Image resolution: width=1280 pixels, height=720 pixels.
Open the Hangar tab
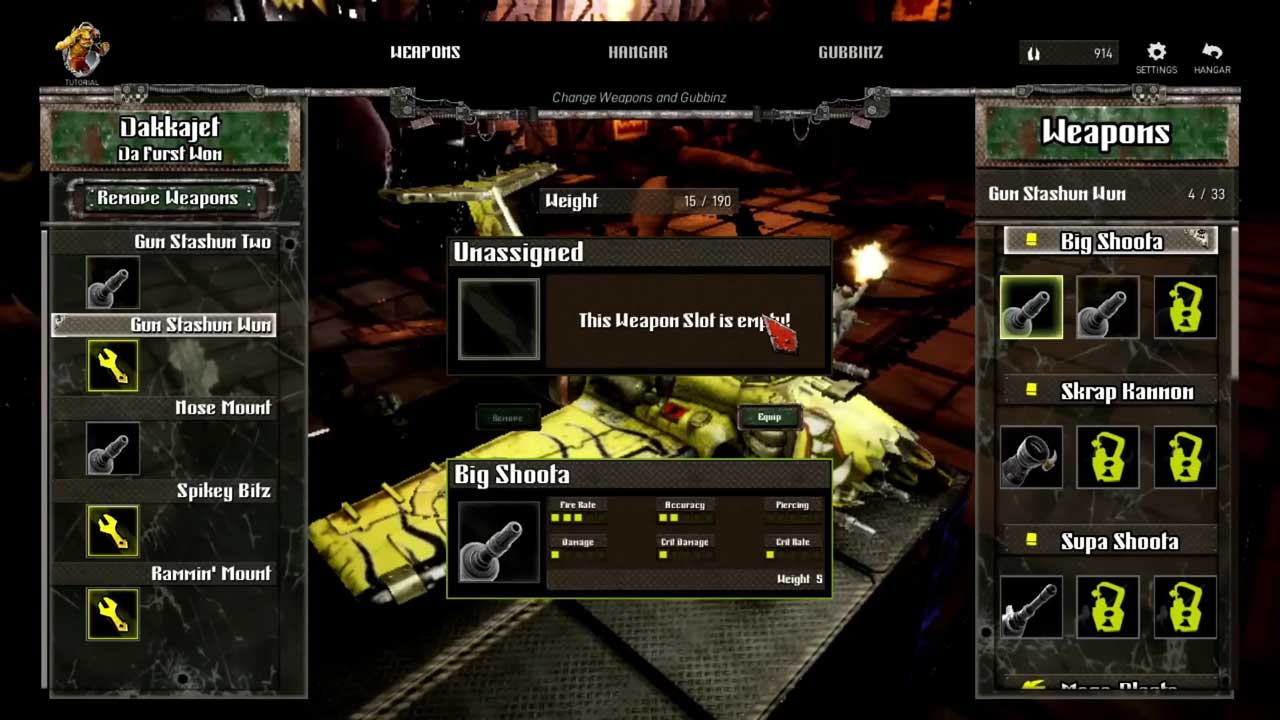point(638,52)
